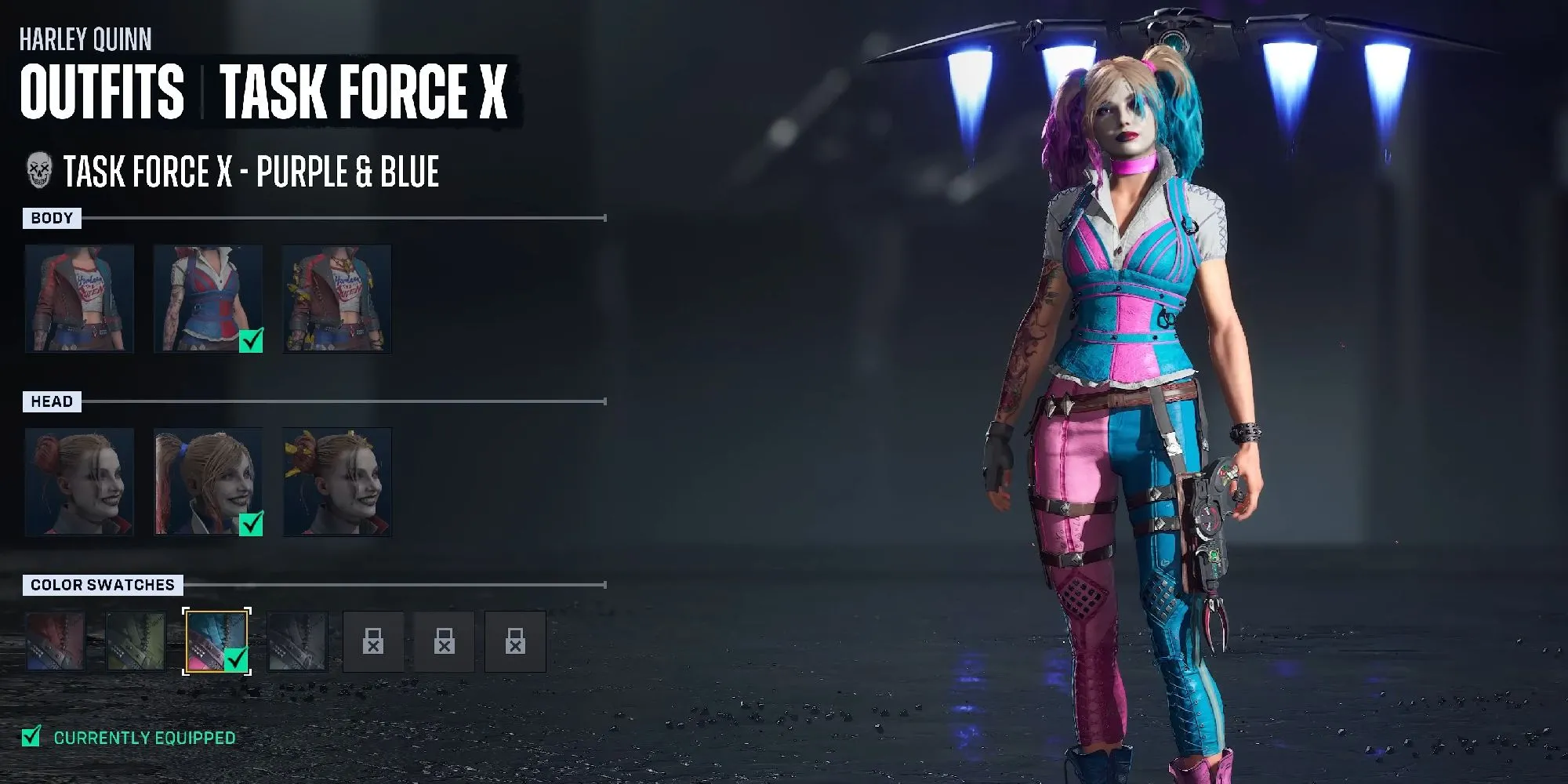Pick the head with yellow hair ribbons
The image size is (1568, 784).
coord(337,482)
